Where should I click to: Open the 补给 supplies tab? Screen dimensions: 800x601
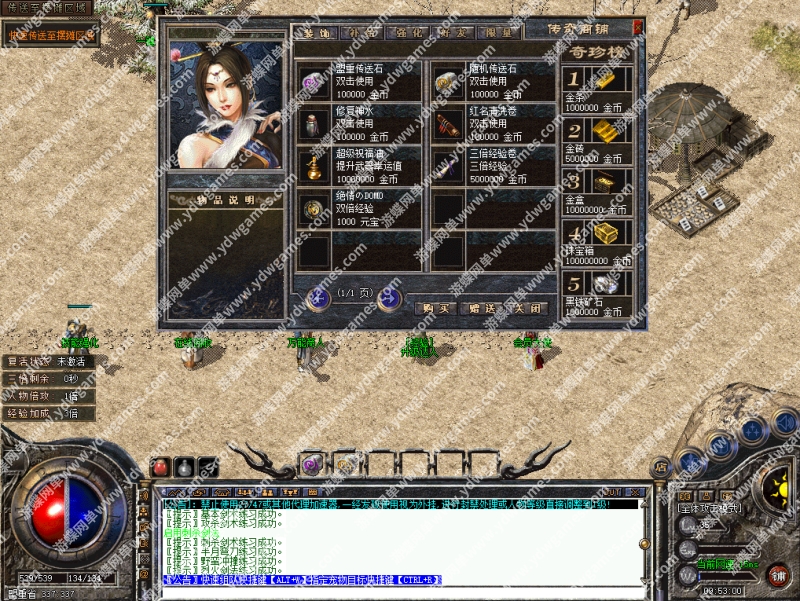pyautogui.click(x=360, y=33)
